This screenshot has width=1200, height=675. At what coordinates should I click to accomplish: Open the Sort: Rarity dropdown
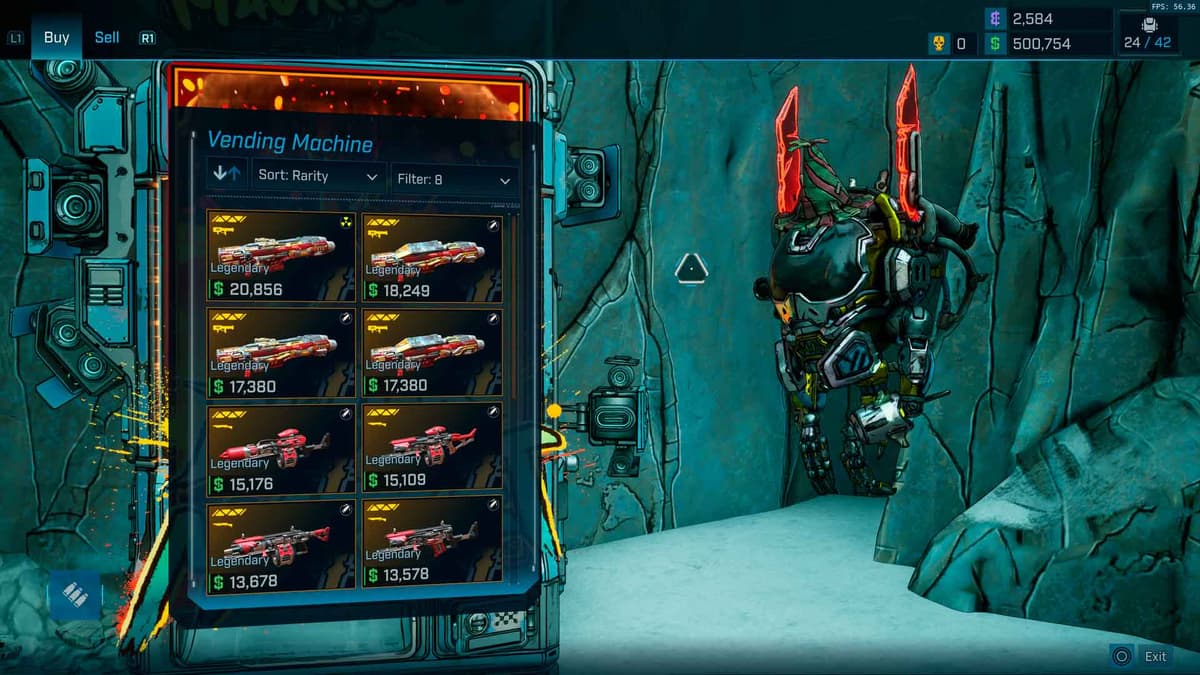pyautogui.click(x=318, y=177)
